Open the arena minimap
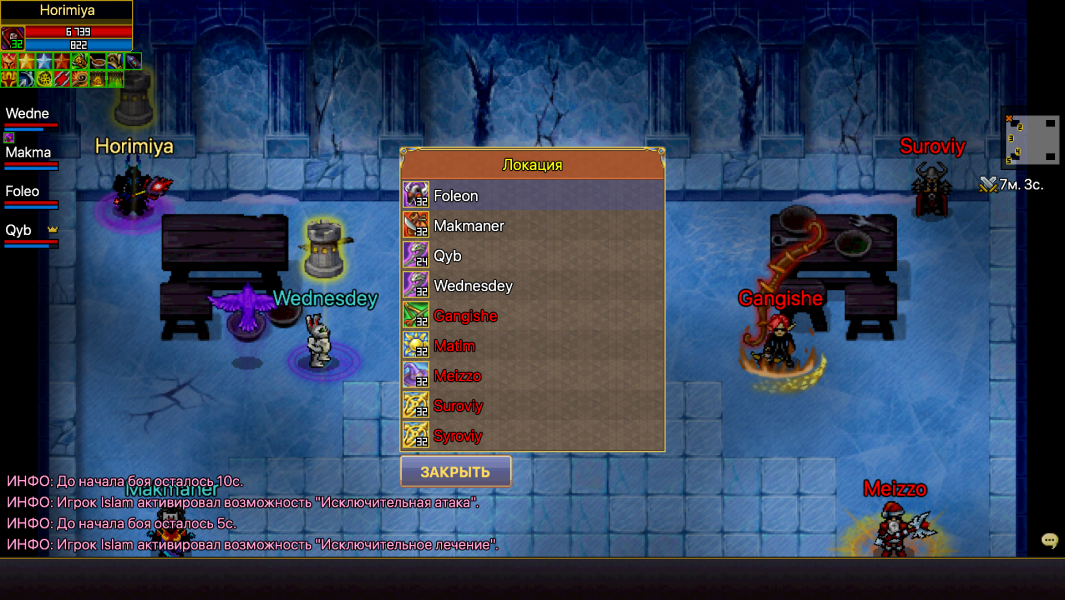The width and height of the screenshot is (1065, 600). coord(1031,139)
